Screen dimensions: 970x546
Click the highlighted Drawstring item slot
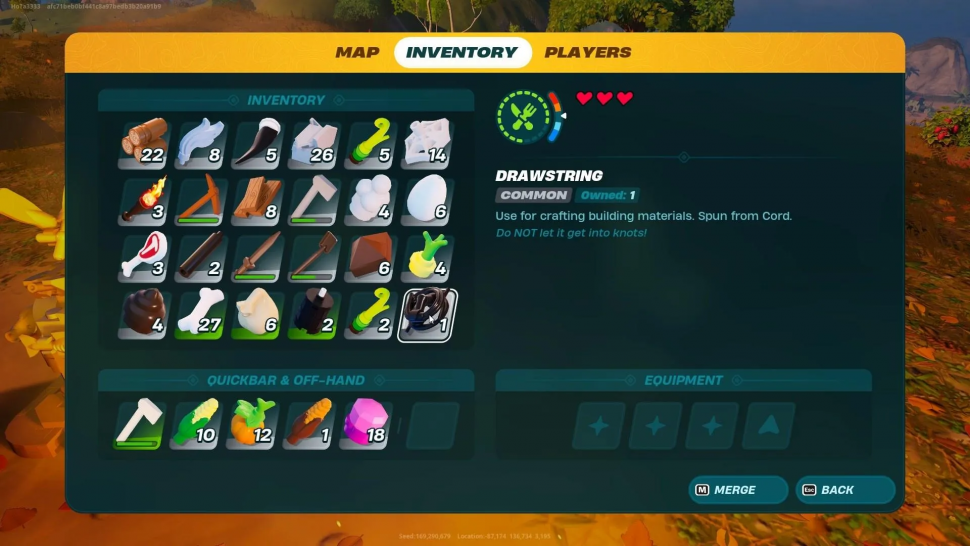coord(428,316)
